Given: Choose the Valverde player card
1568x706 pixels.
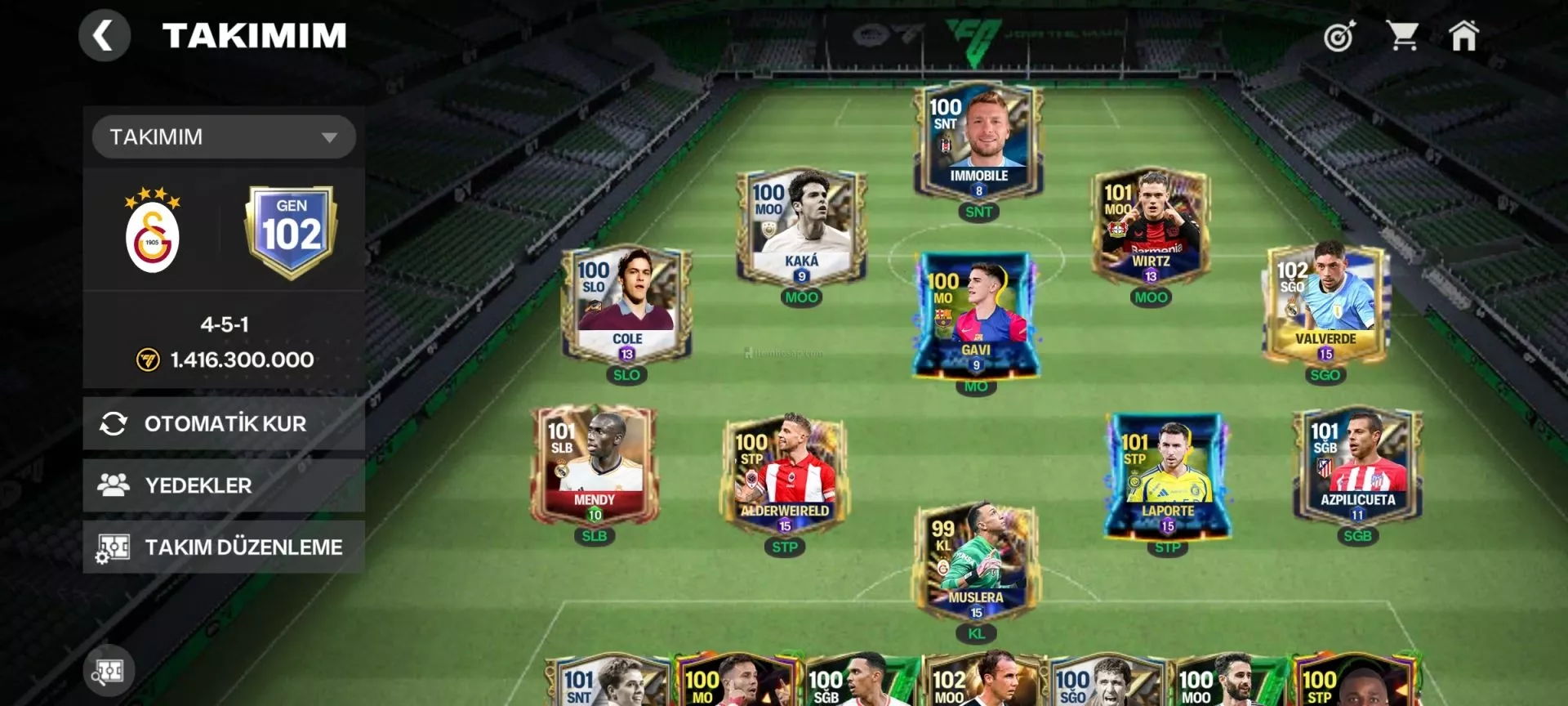Looking at the screenshot, I should [1325, 305].
